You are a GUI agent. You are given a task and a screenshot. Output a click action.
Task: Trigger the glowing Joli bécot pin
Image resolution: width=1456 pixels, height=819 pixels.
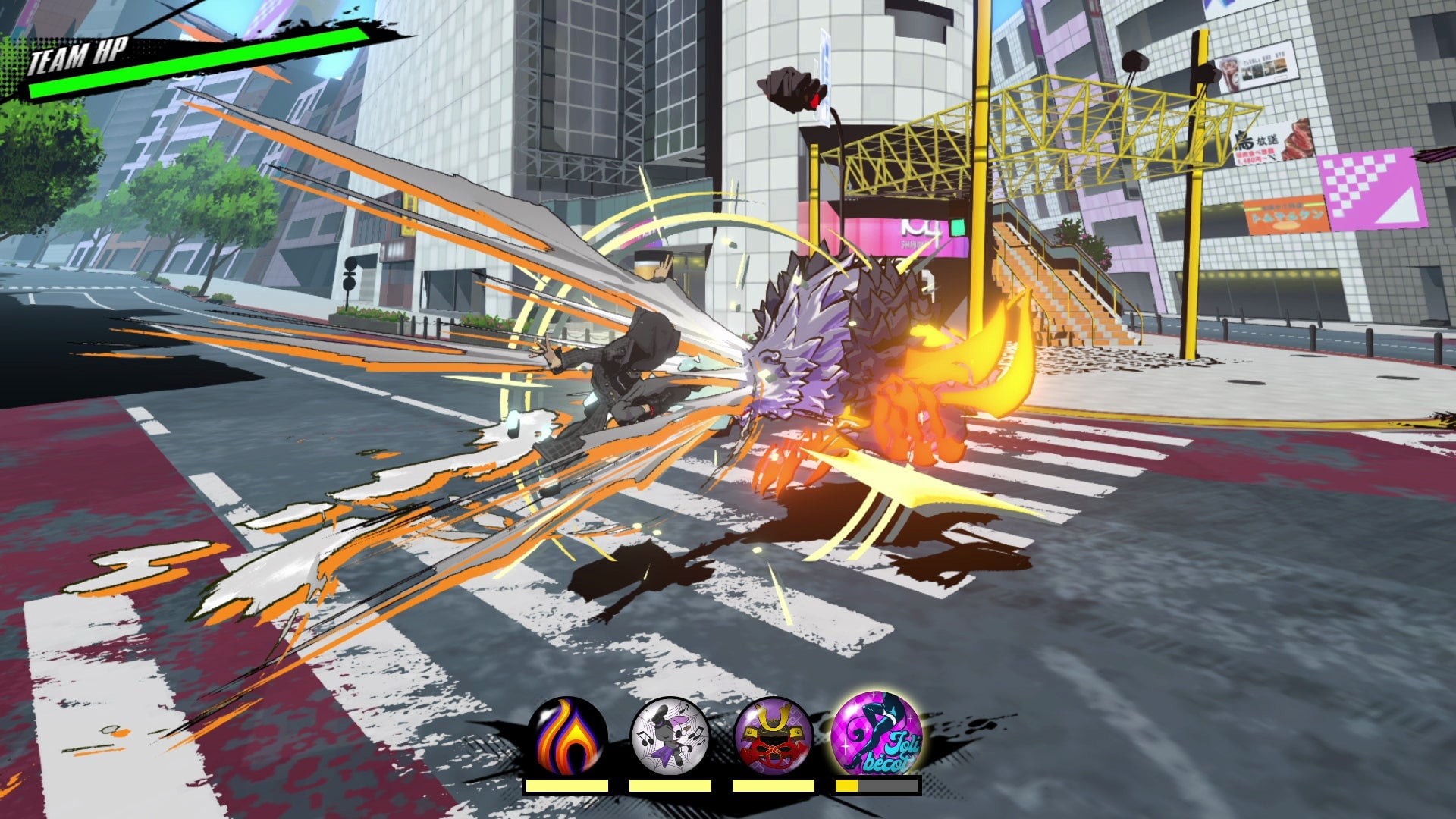(x=877, y=734)
